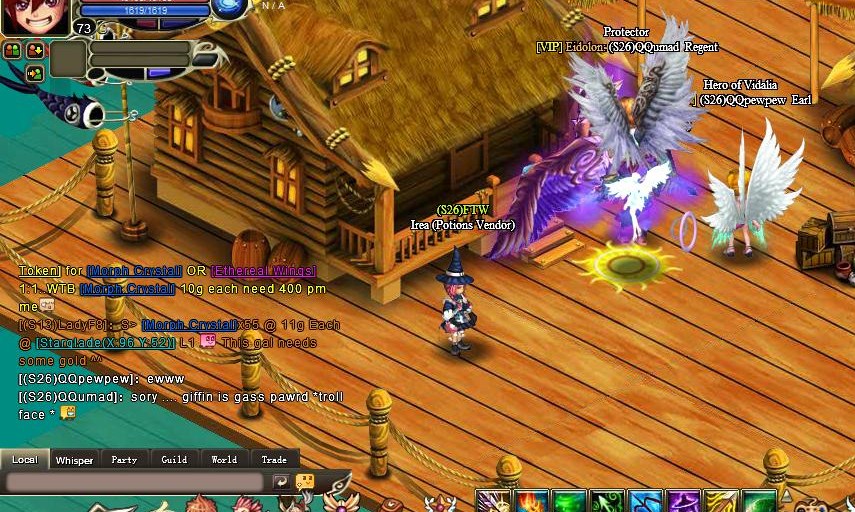Open the chat emoticon picker
This screenshot has width=855, height=512.
(305, 482)
